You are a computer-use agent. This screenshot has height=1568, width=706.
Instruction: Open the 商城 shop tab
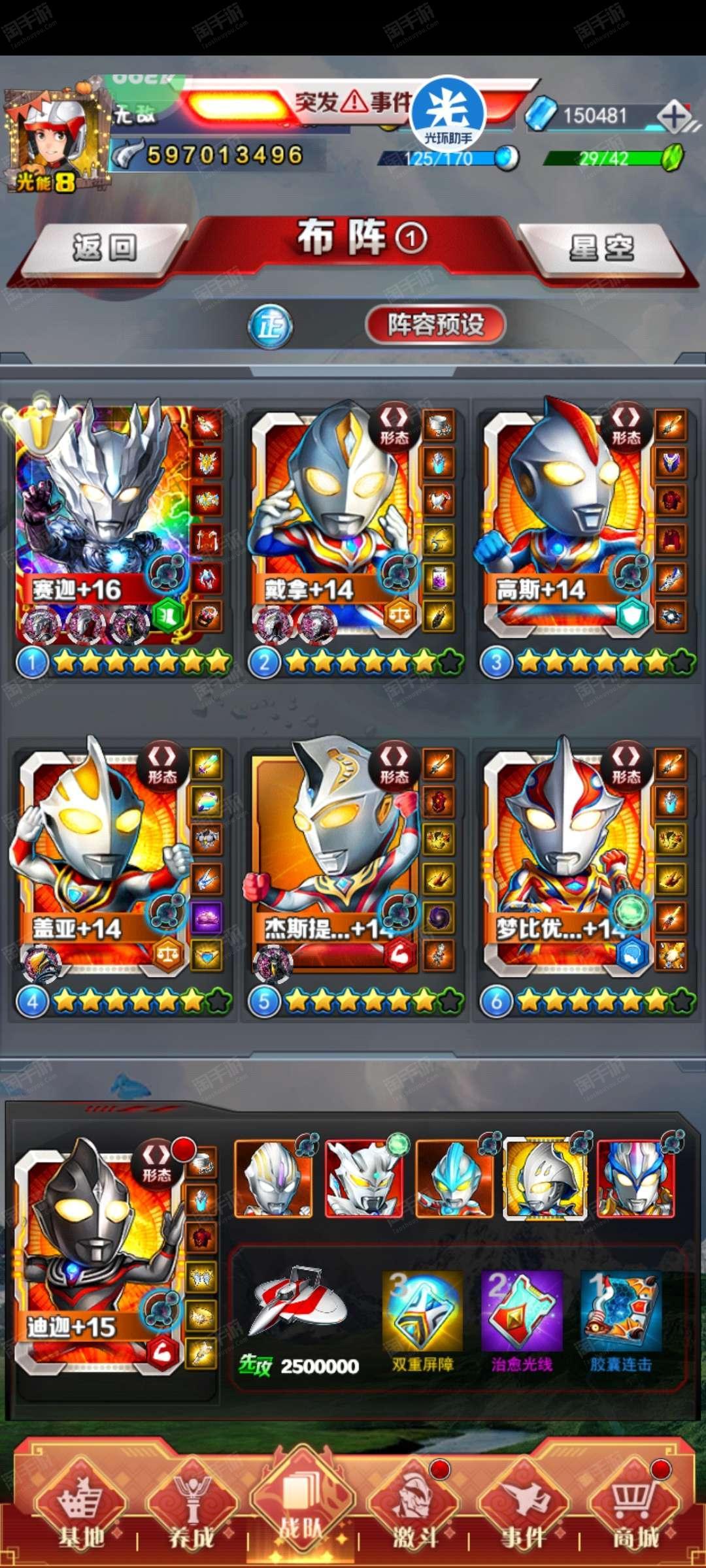[634, 1509]
